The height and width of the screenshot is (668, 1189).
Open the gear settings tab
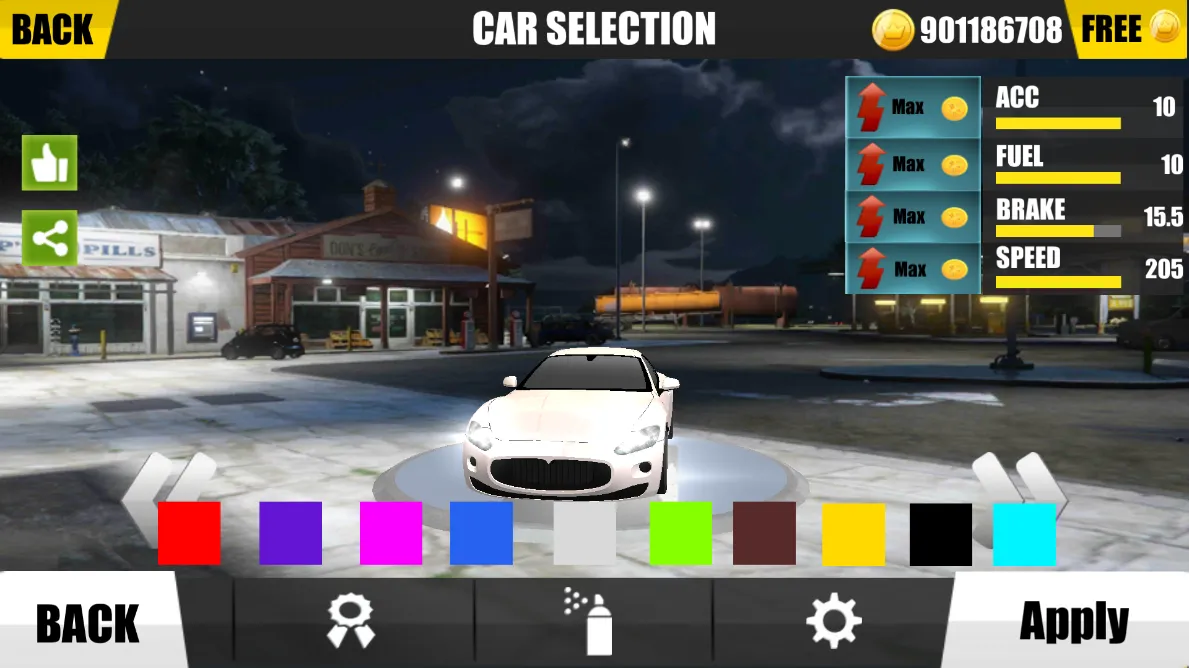833,622
